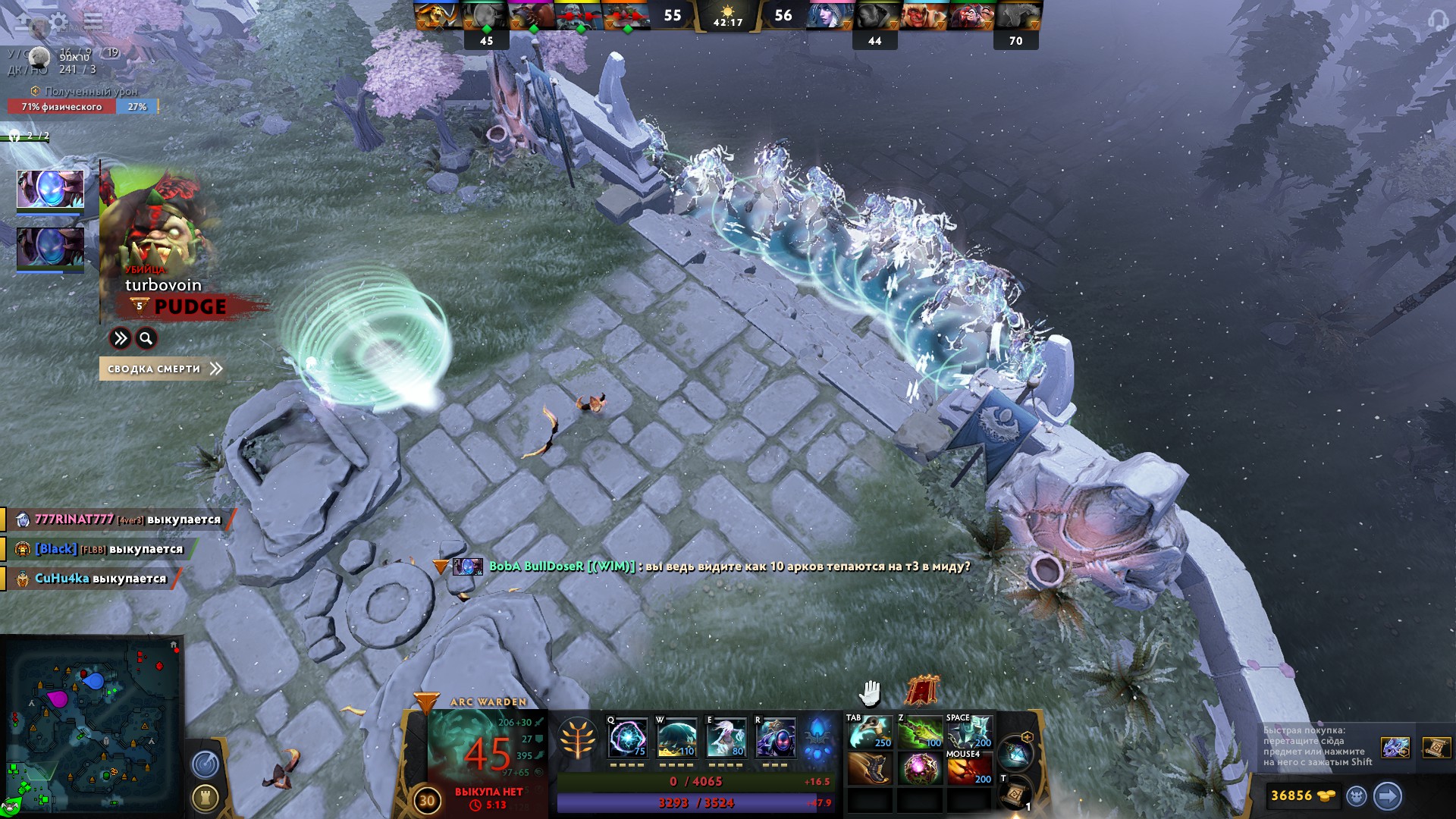Cast Flux using the Q ability icon
This screenshot has width=1456, height=819.
(626, 738)
